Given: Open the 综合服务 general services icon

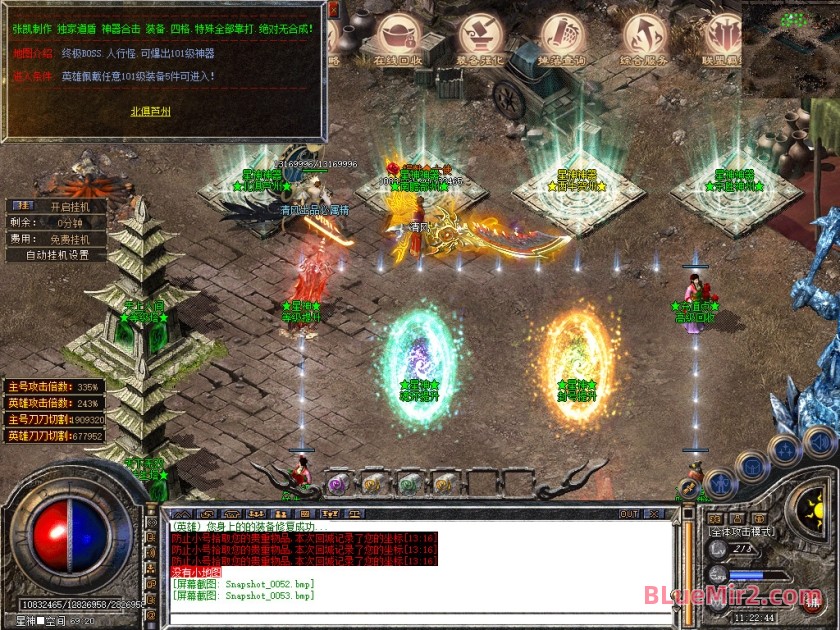Looking at the screenshot, I should point(646,38).
